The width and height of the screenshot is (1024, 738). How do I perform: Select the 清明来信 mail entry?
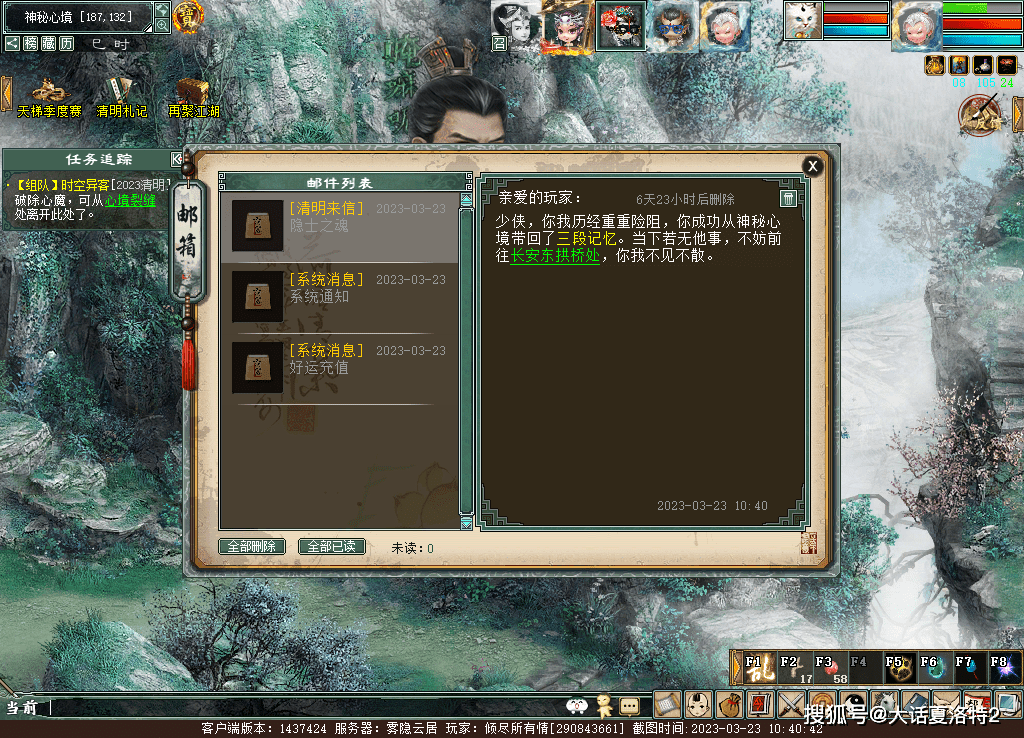(339, 227)
